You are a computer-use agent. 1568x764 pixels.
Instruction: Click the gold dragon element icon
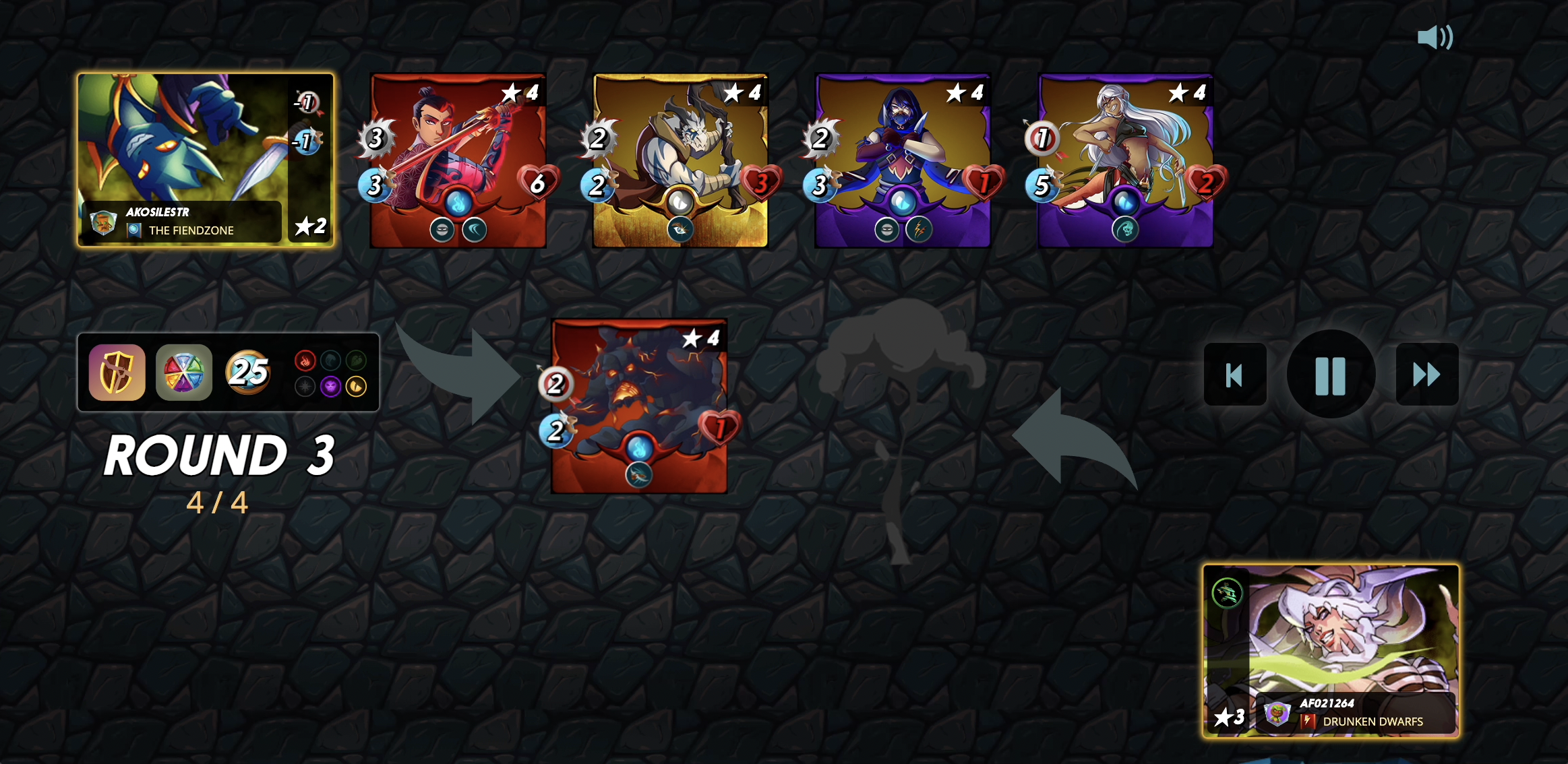pos(356,386)
